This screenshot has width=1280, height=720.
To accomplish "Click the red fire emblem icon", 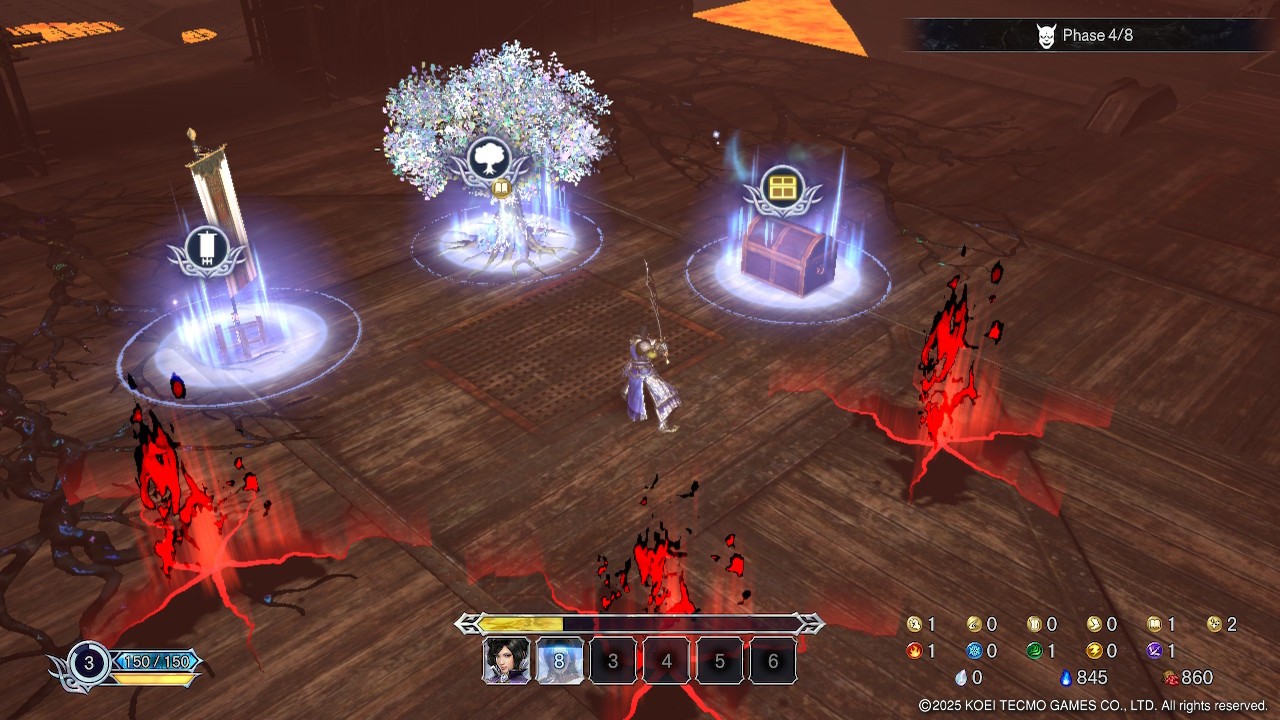I will point(914,651).
